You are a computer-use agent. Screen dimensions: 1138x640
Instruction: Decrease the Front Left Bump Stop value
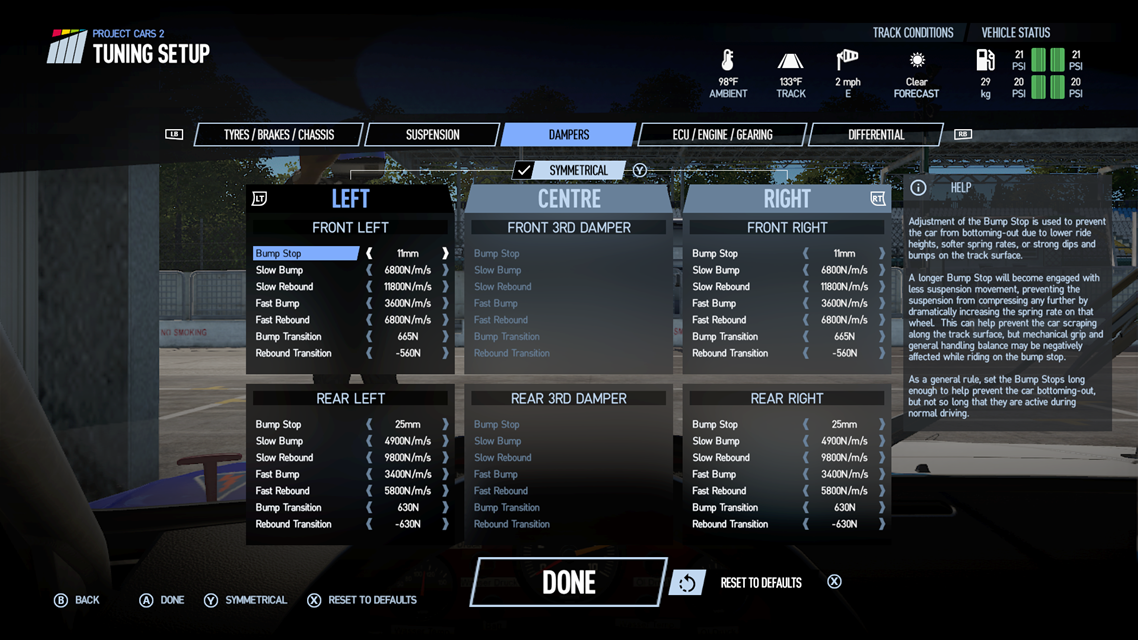(369, 254)
